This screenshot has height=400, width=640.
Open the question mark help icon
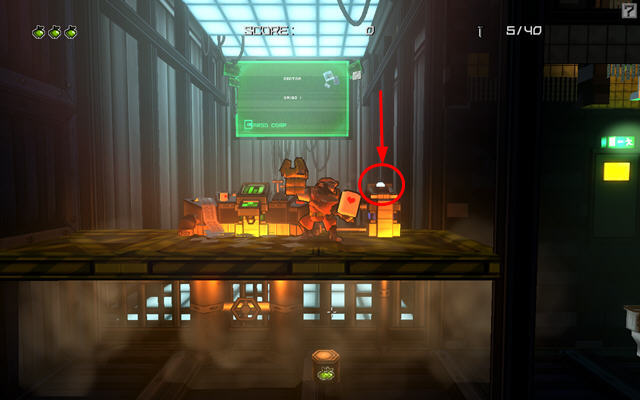tap(628, 9)
